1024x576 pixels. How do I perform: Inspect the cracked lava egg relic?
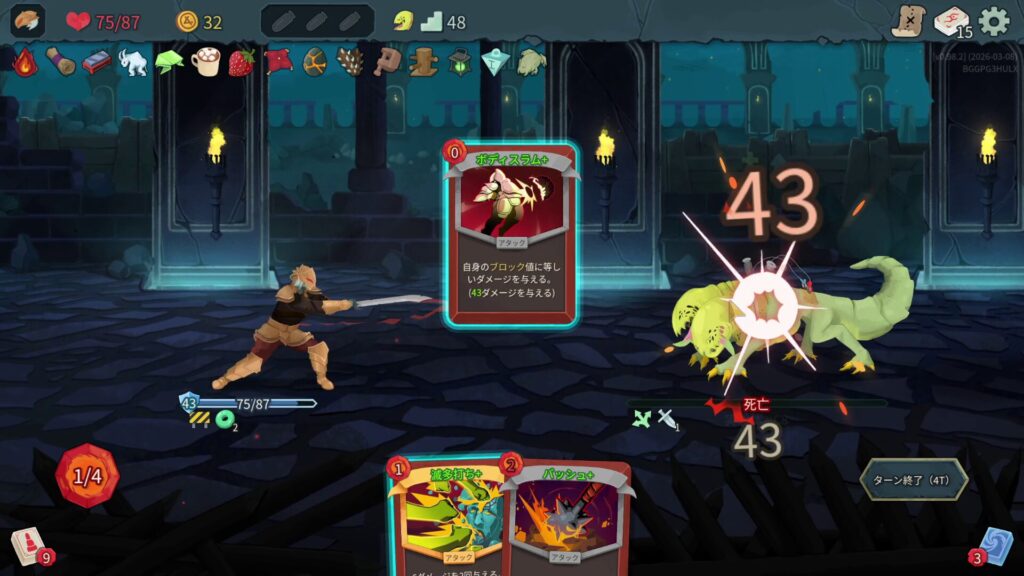click(x=314, y=62)
